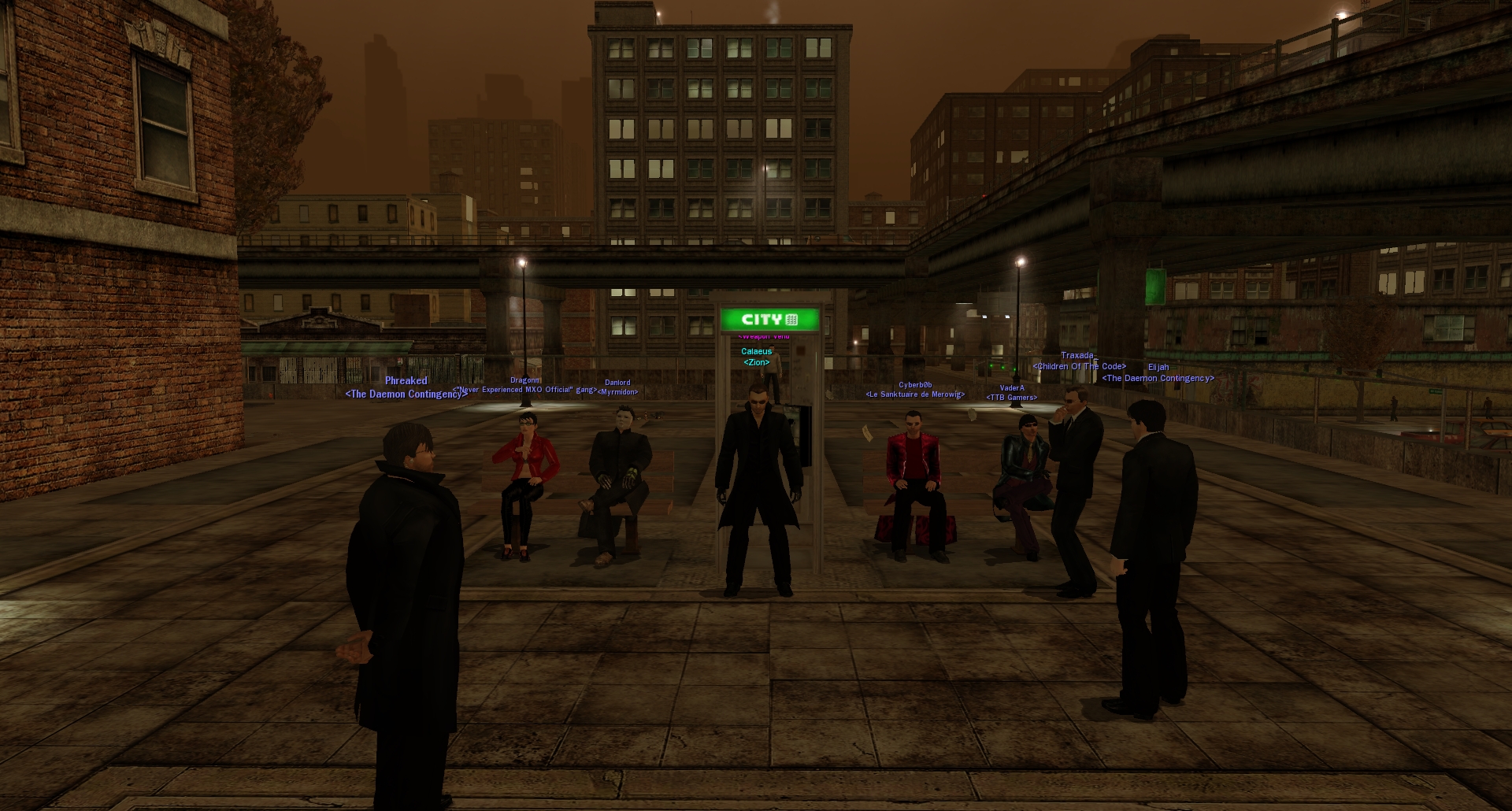Select Calaeus's Zion nameplate
The width and height of the screenshot is (1512, 811).
tap(756, 351)
